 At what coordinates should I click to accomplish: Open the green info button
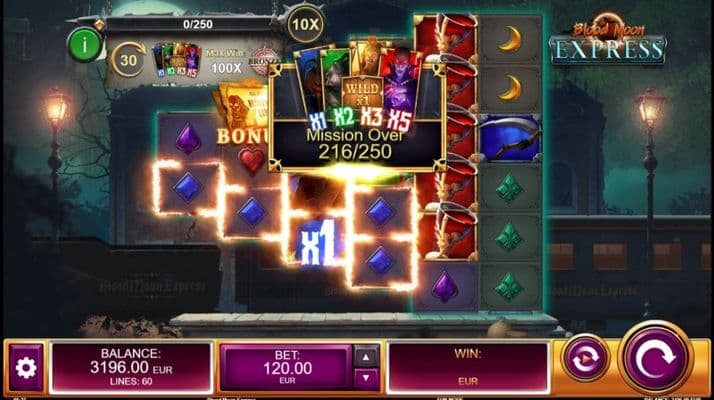click(x=84, y=44)
